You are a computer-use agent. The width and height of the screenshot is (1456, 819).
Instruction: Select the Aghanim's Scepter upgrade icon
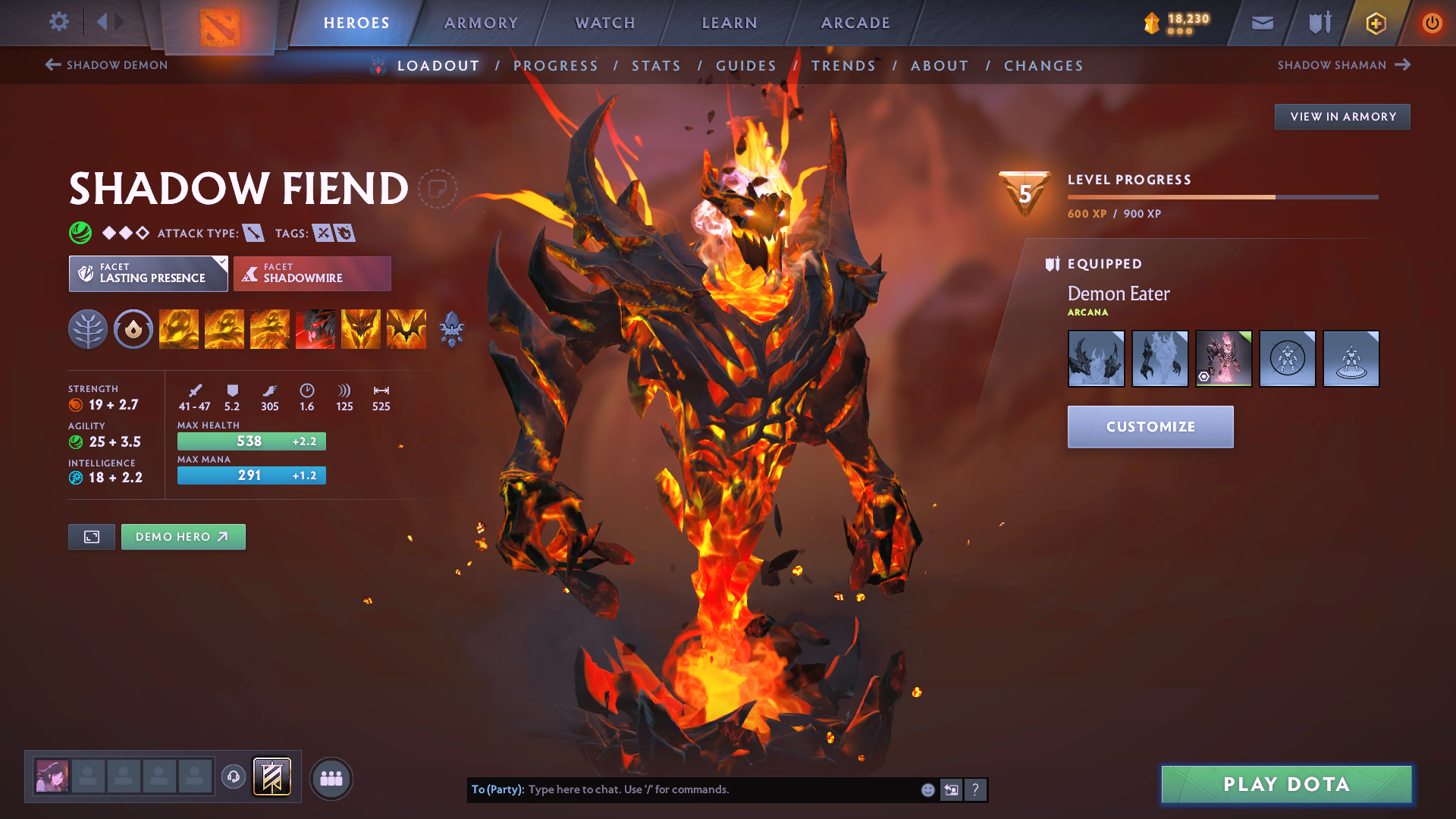[x=452, y=328]
